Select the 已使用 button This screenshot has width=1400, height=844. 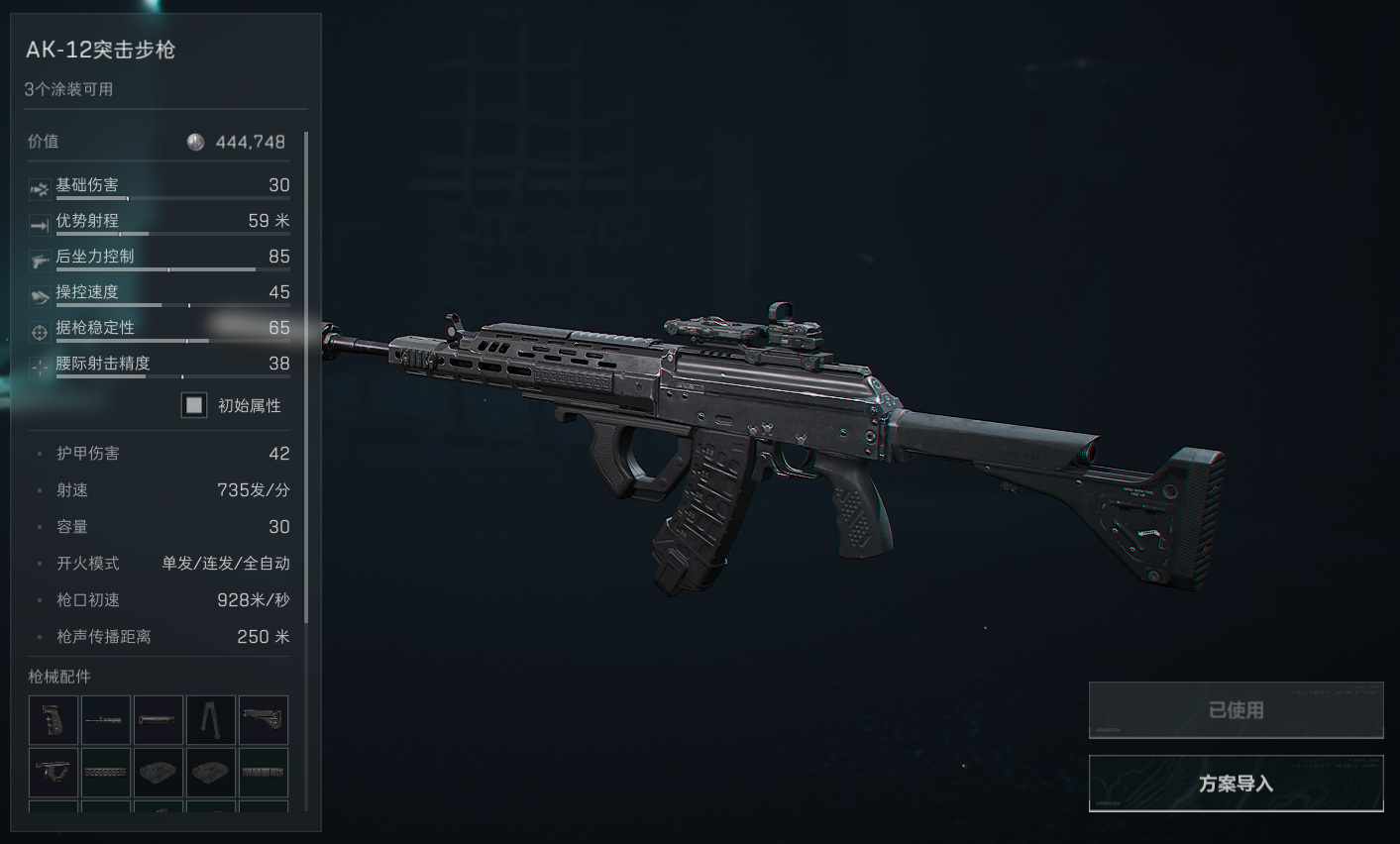tap(1236, 710)
